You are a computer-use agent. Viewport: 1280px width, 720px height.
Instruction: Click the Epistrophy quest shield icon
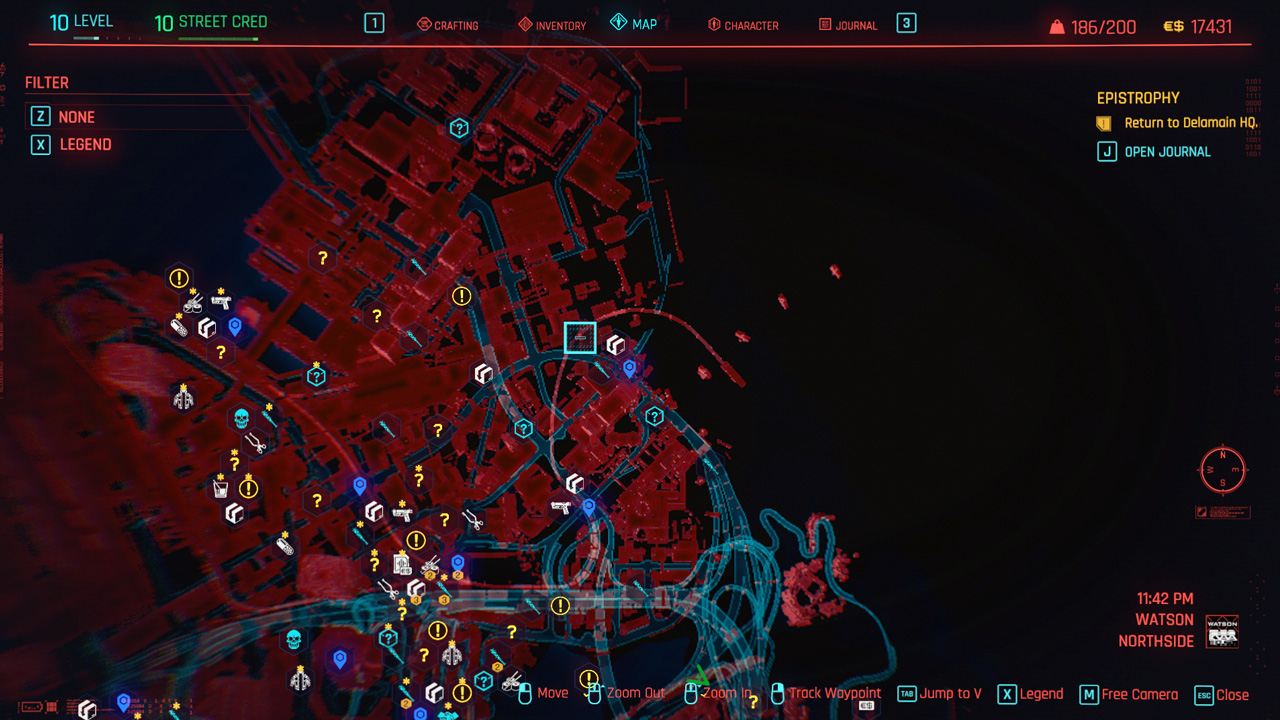point(1104,122)
